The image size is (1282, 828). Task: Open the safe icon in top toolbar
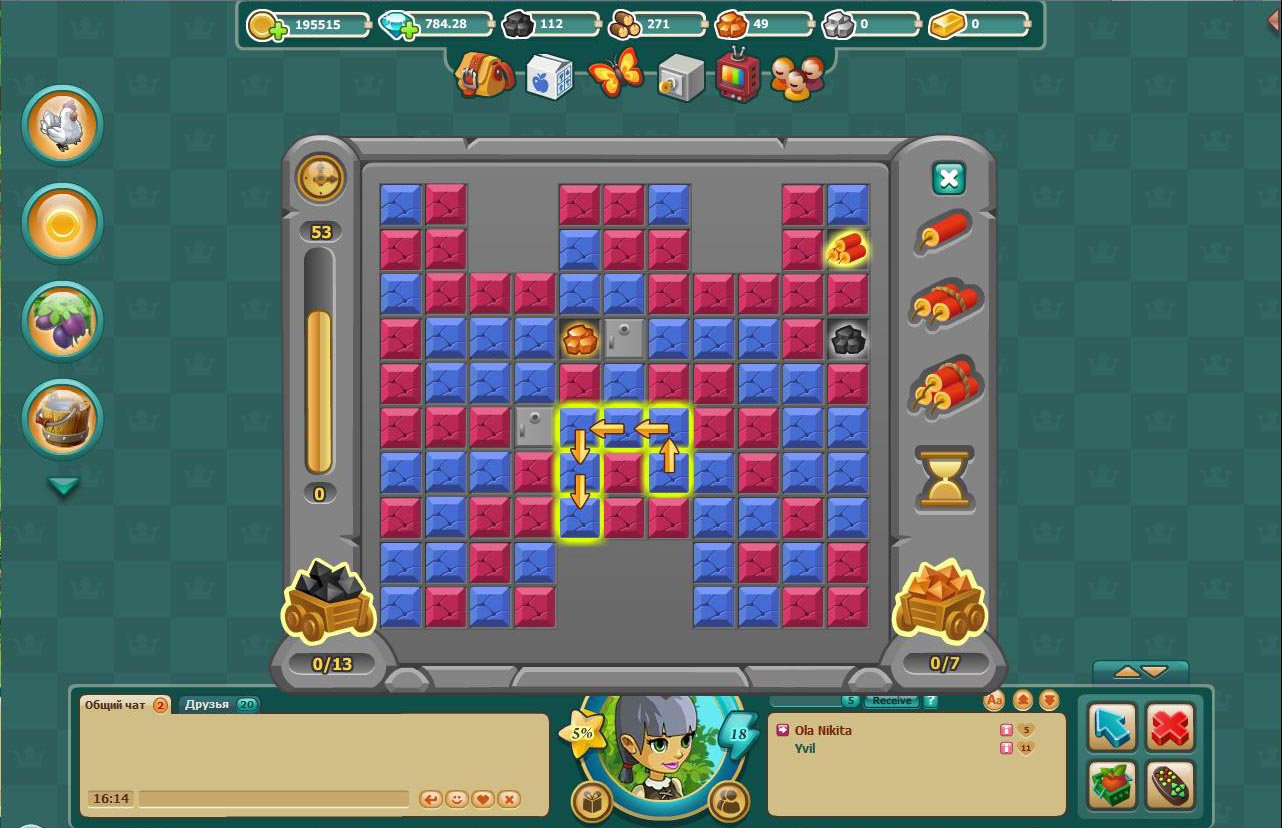pos(681,76)
